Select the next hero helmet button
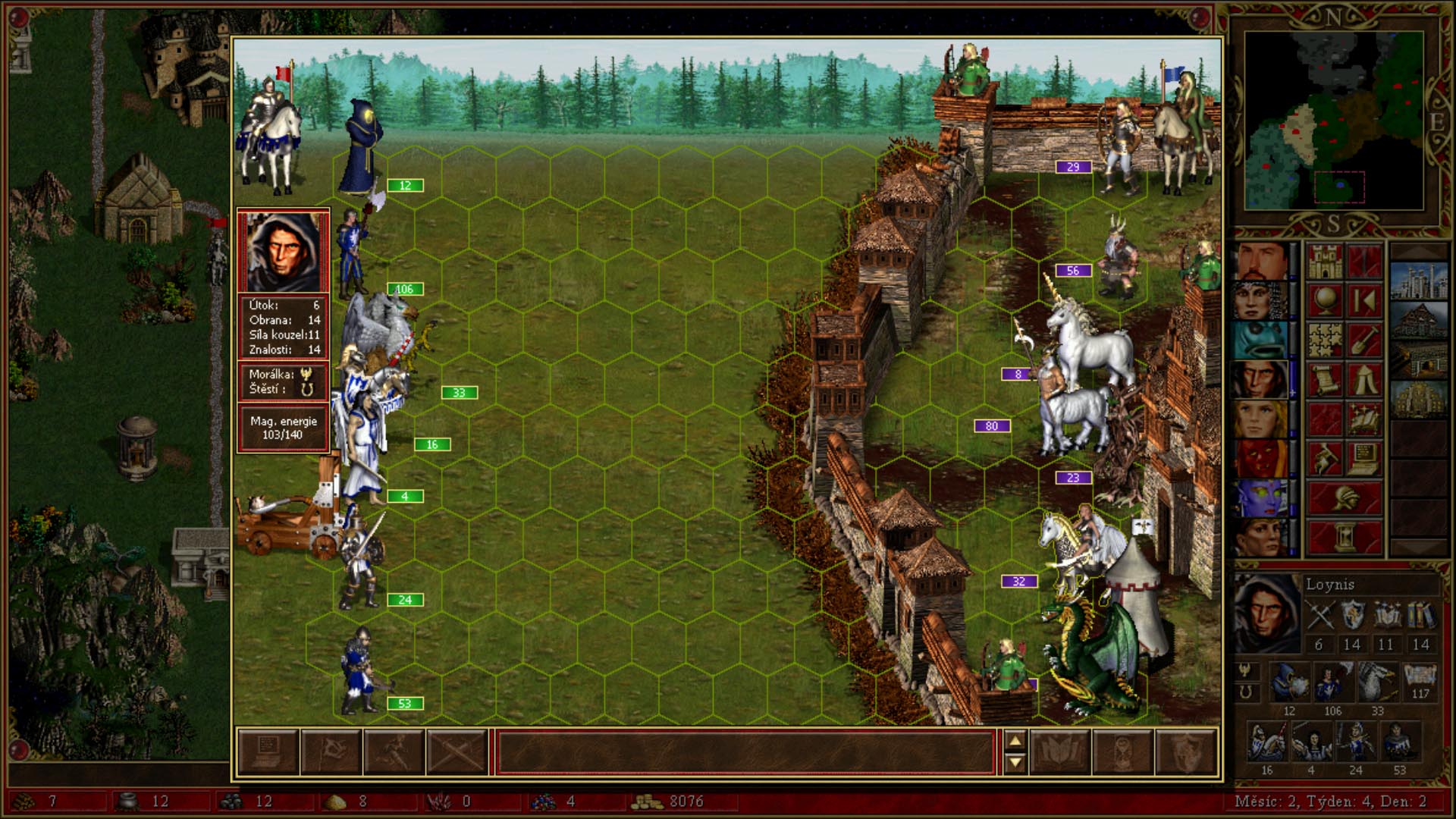Image resolution: width=1456 pixels, height=819 pixels. click(x=1344, y=498)
